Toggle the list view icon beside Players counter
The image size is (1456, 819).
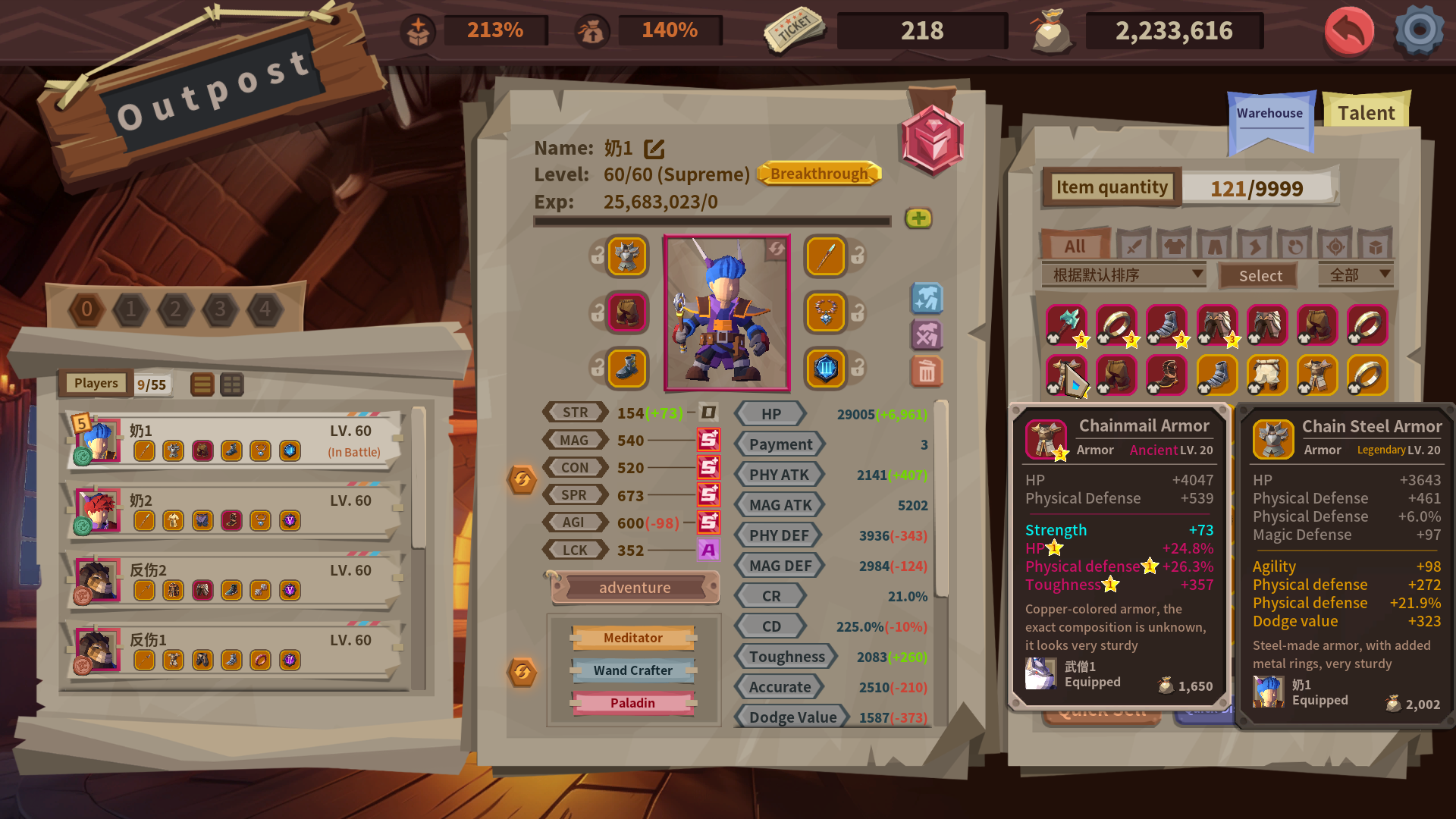(x=202, y=384)
